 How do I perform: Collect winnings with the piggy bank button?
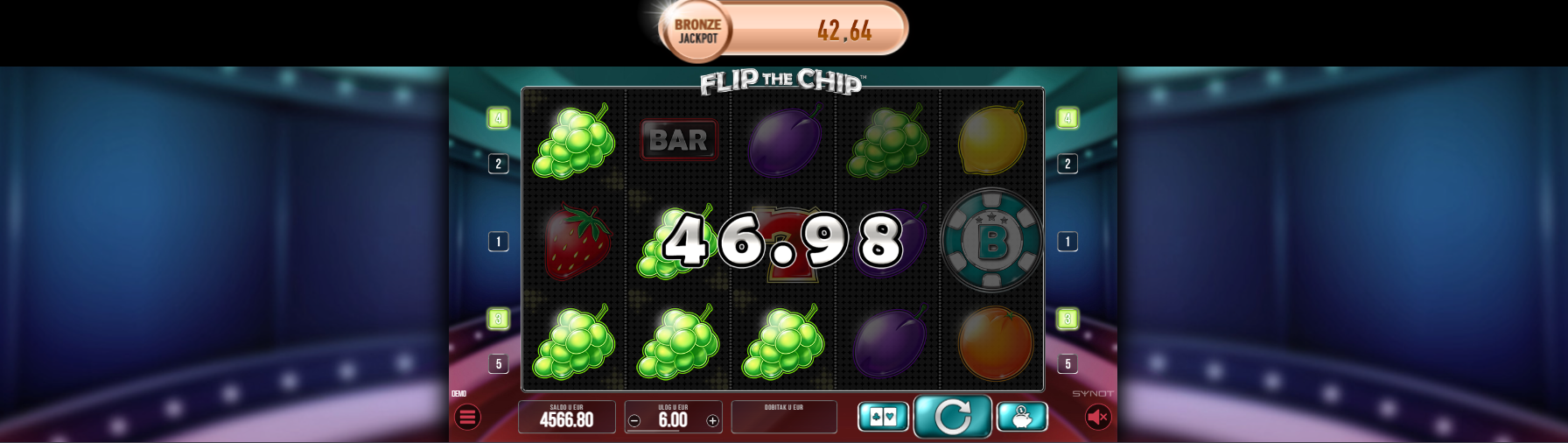(x=1021, y=417)
